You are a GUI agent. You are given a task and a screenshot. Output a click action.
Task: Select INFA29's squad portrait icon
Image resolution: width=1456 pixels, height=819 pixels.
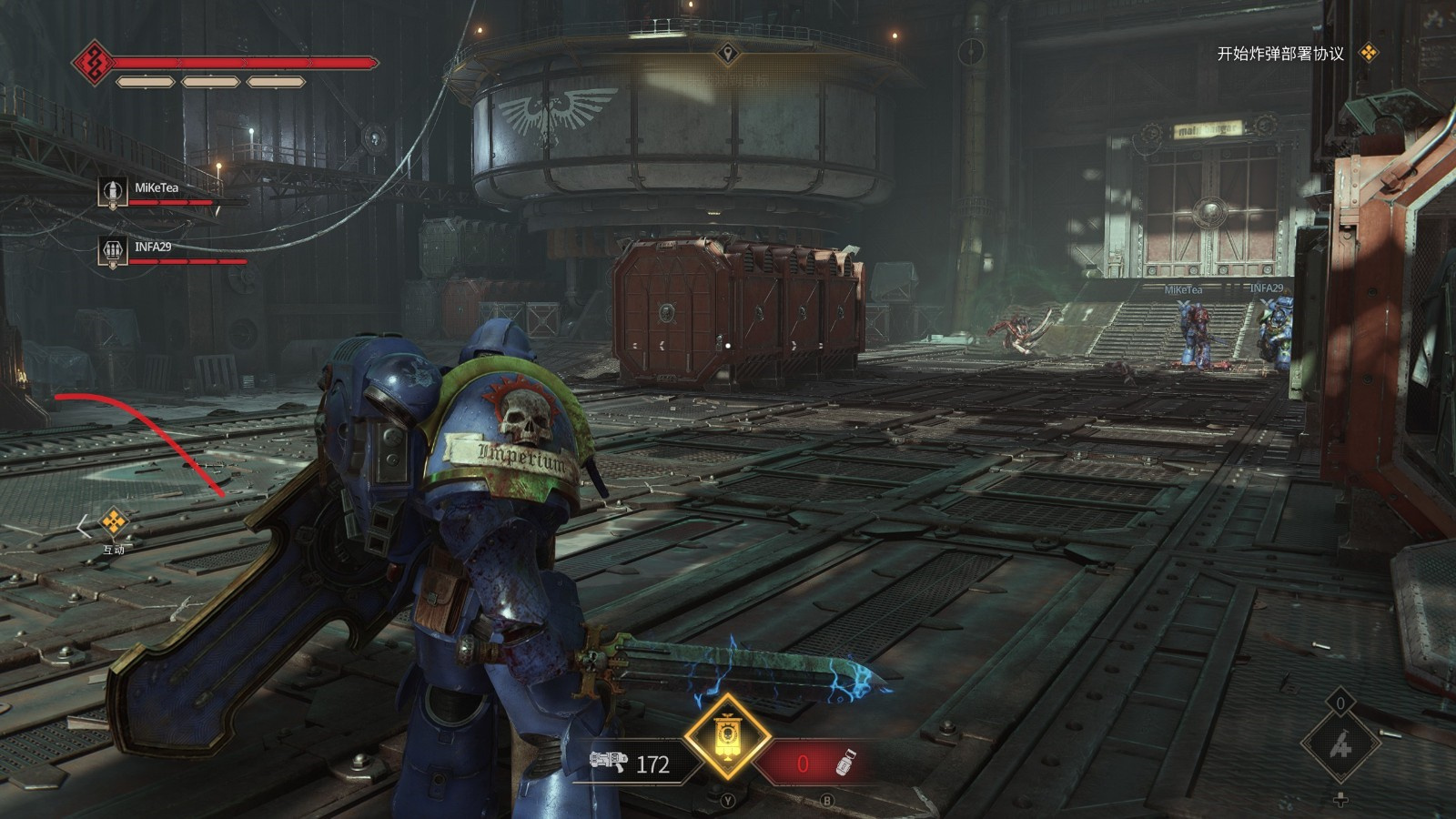coord(113,250)
